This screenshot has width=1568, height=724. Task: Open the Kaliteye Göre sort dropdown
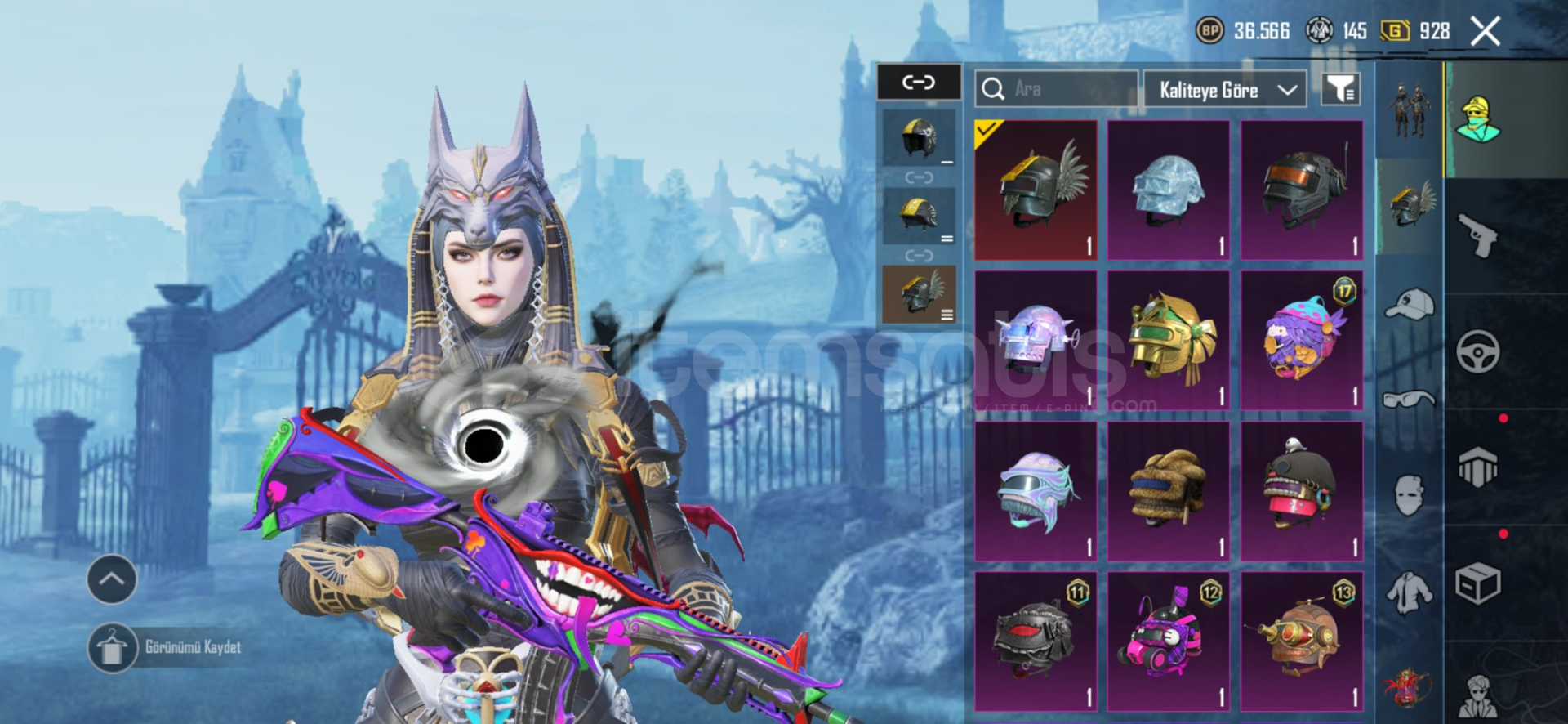tap(1225, 89)
